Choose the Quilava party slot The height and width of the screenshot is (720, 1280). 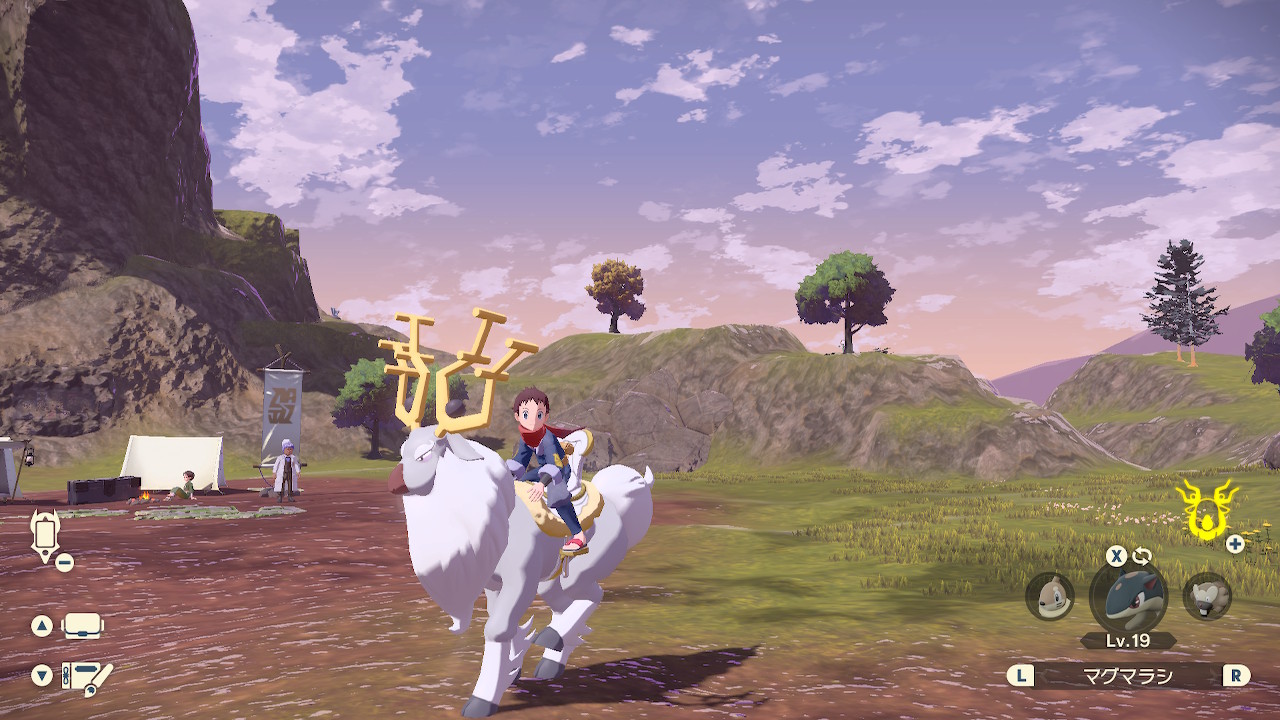click(1128, 596)
